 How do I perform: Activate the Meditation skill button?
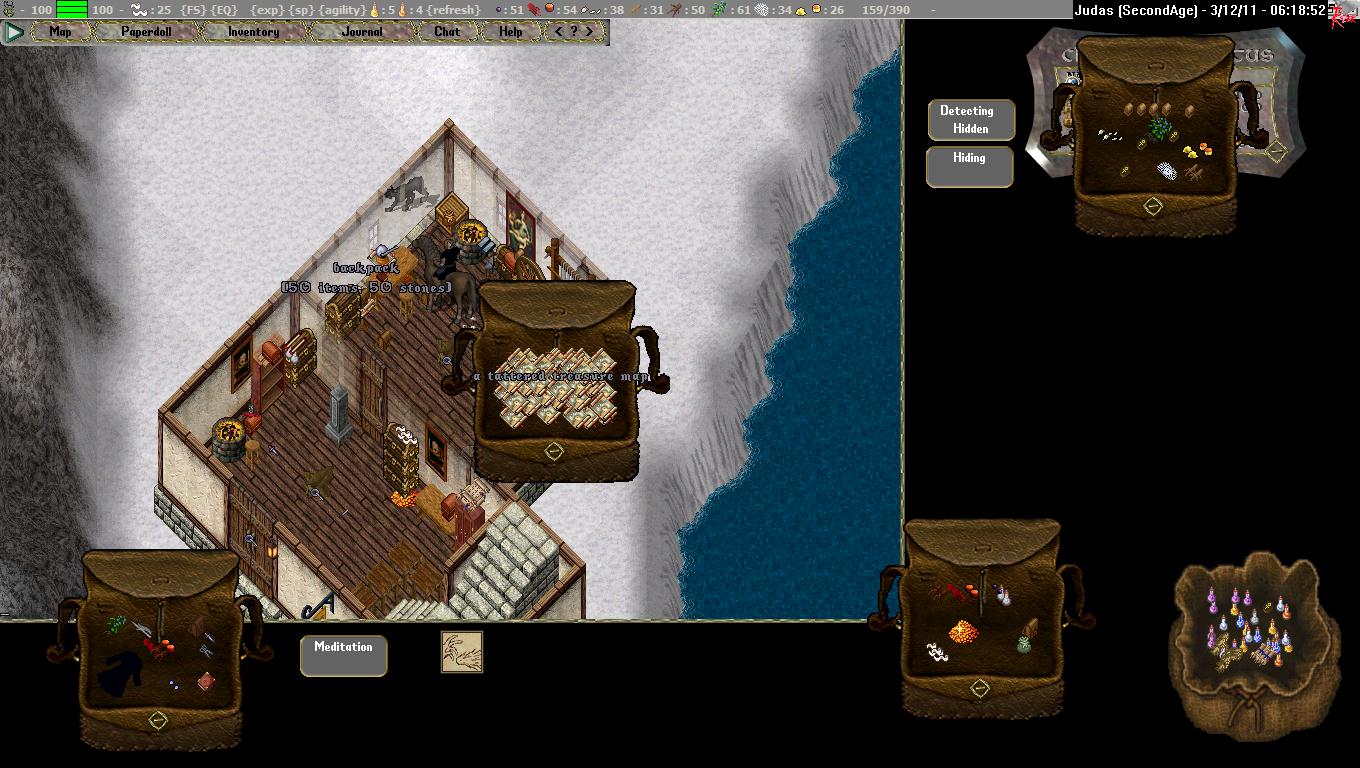[343, 655]
